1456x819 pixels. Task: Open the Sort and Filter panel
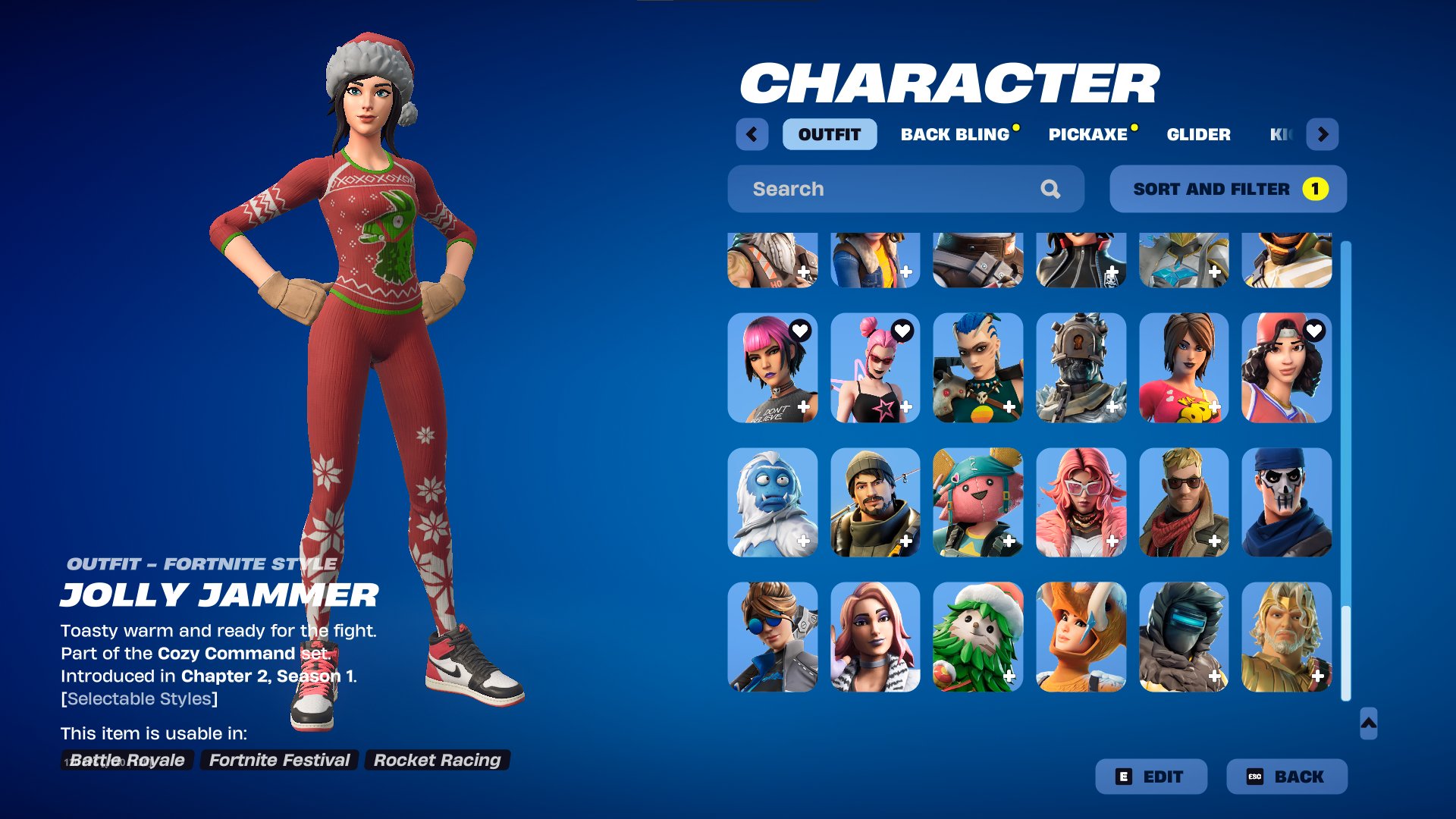(x=1227, y=189)
